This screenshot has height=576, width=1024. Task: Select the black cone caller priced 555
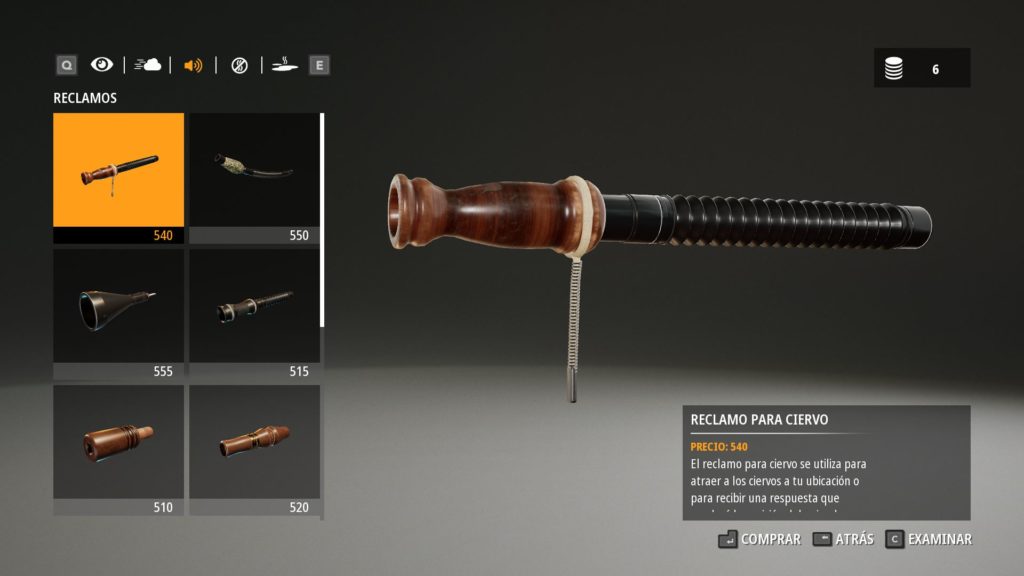(118, 313)
